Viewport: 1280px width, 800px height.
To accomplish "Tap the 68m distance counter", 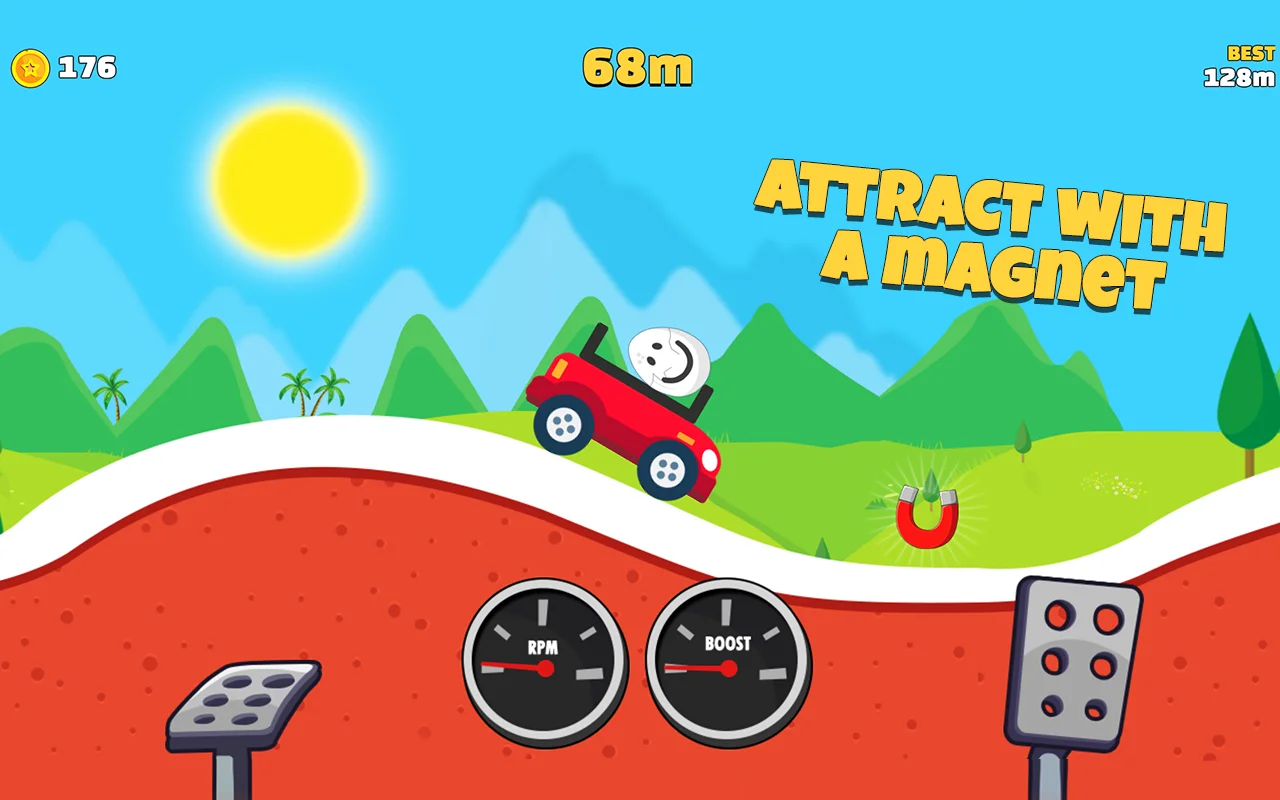I will [637, 66].
